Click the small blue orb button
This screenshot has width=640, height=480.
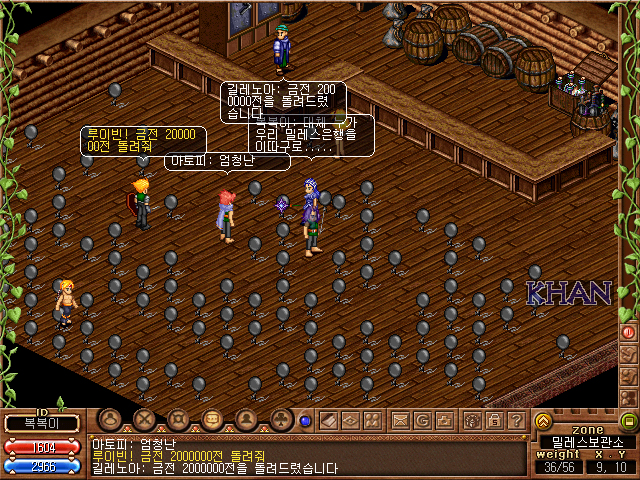[x=305, y=421]
